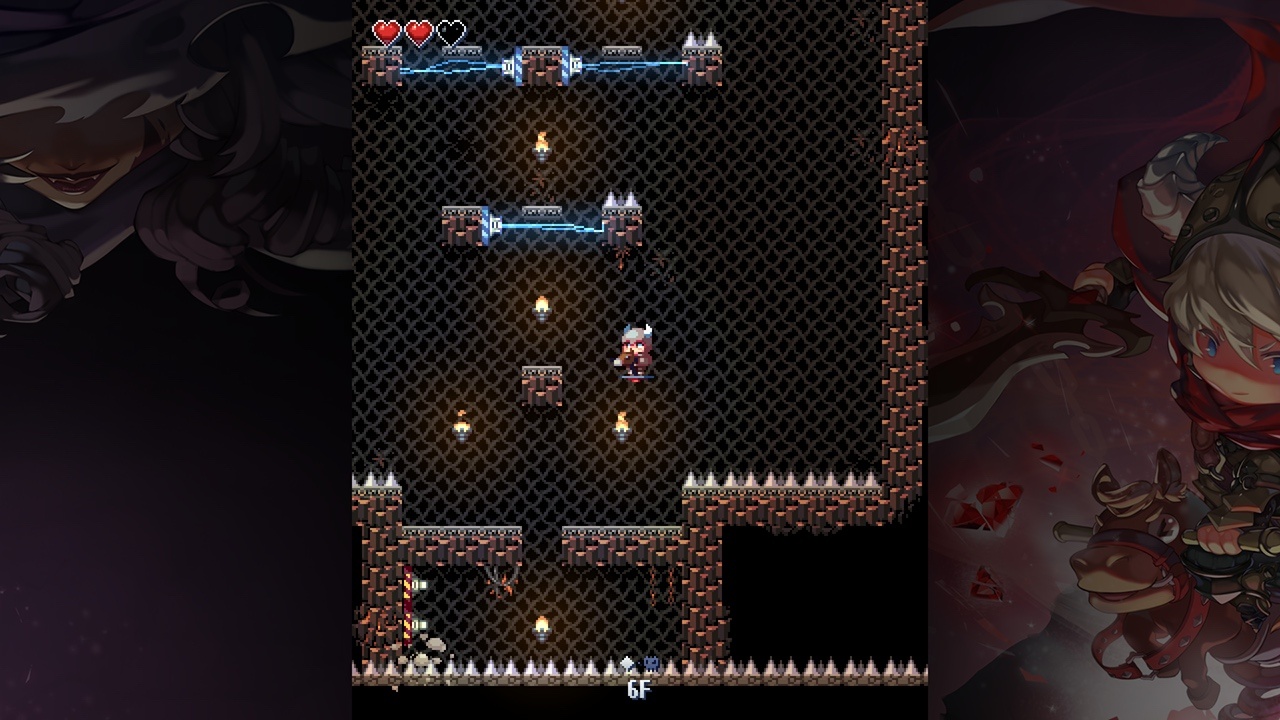Click the first filled red heart icon

(386, 32)
